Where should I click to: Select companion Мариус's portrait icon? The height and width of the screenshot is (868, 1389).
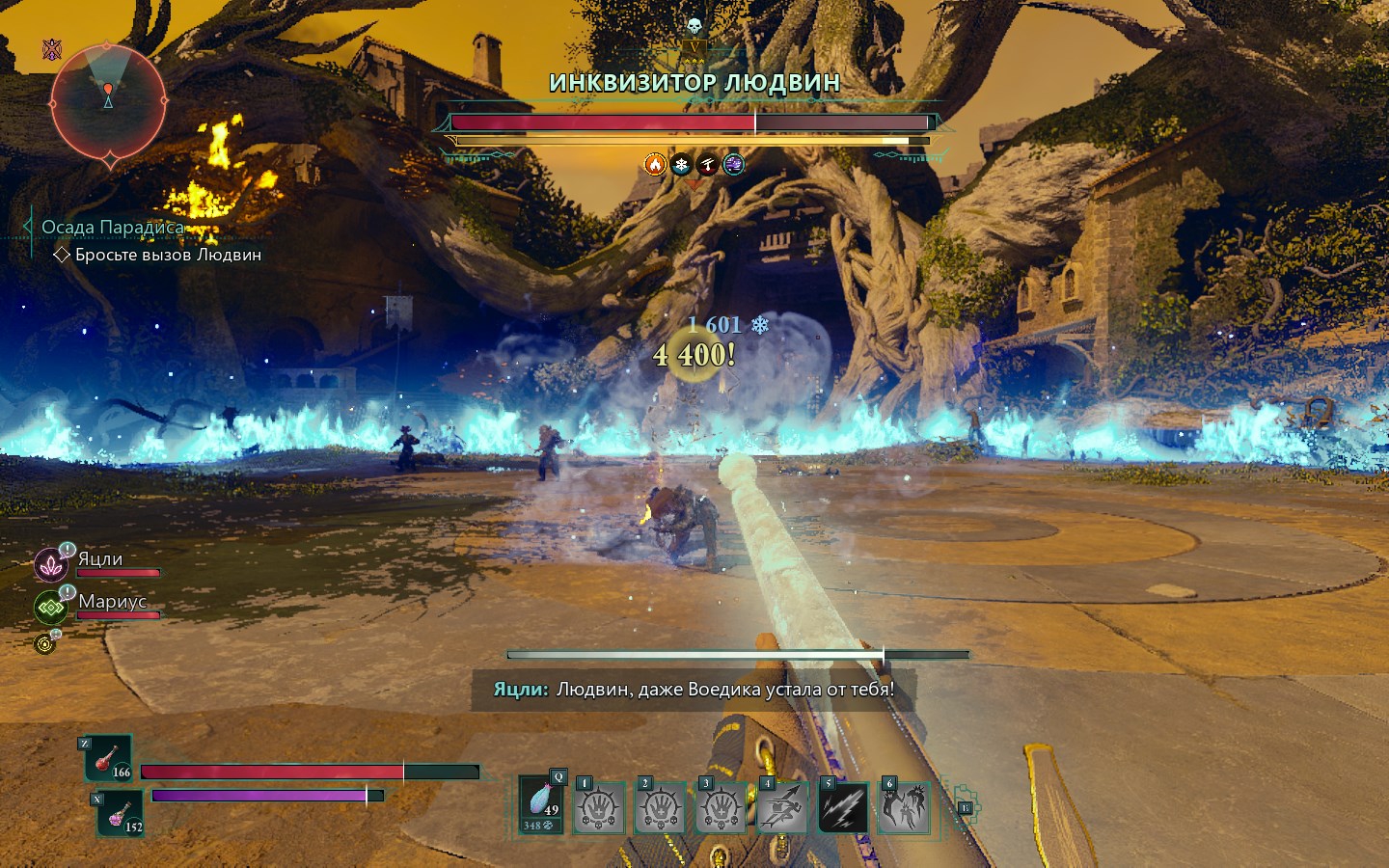49,608
